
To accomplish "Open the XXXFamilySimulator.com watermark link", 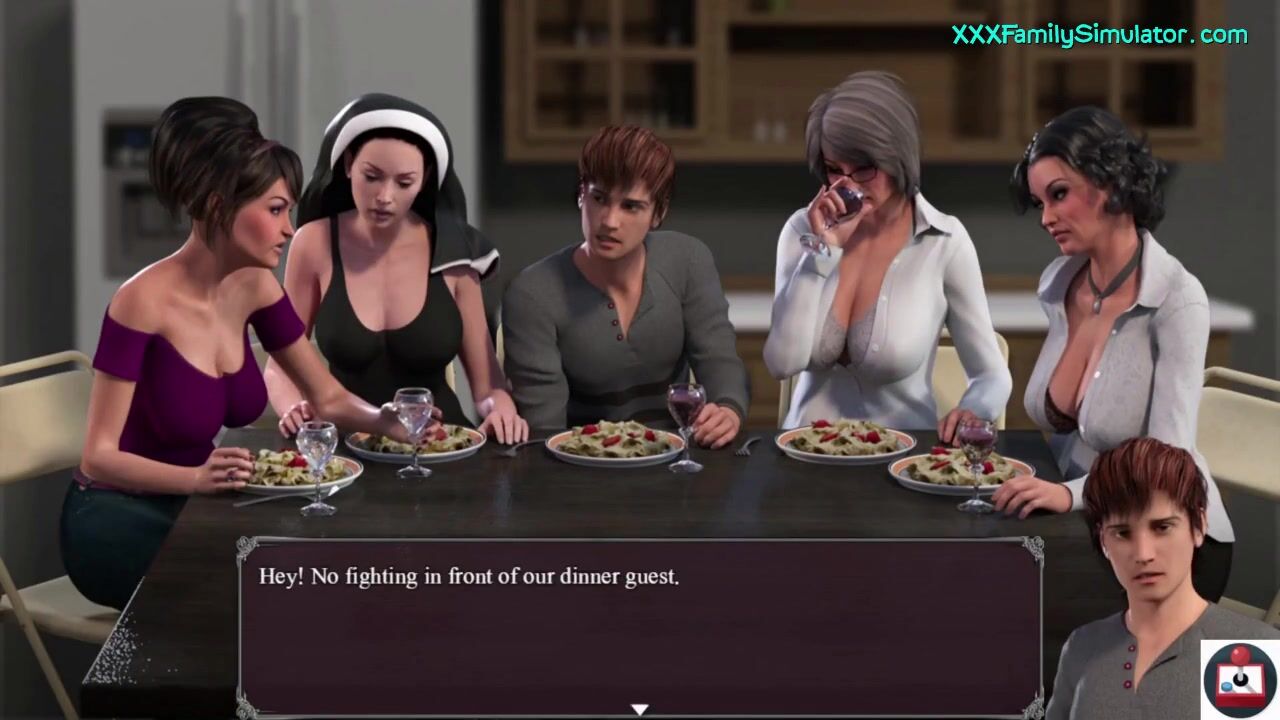I will pyautogui.click(x=1099, y=36).
